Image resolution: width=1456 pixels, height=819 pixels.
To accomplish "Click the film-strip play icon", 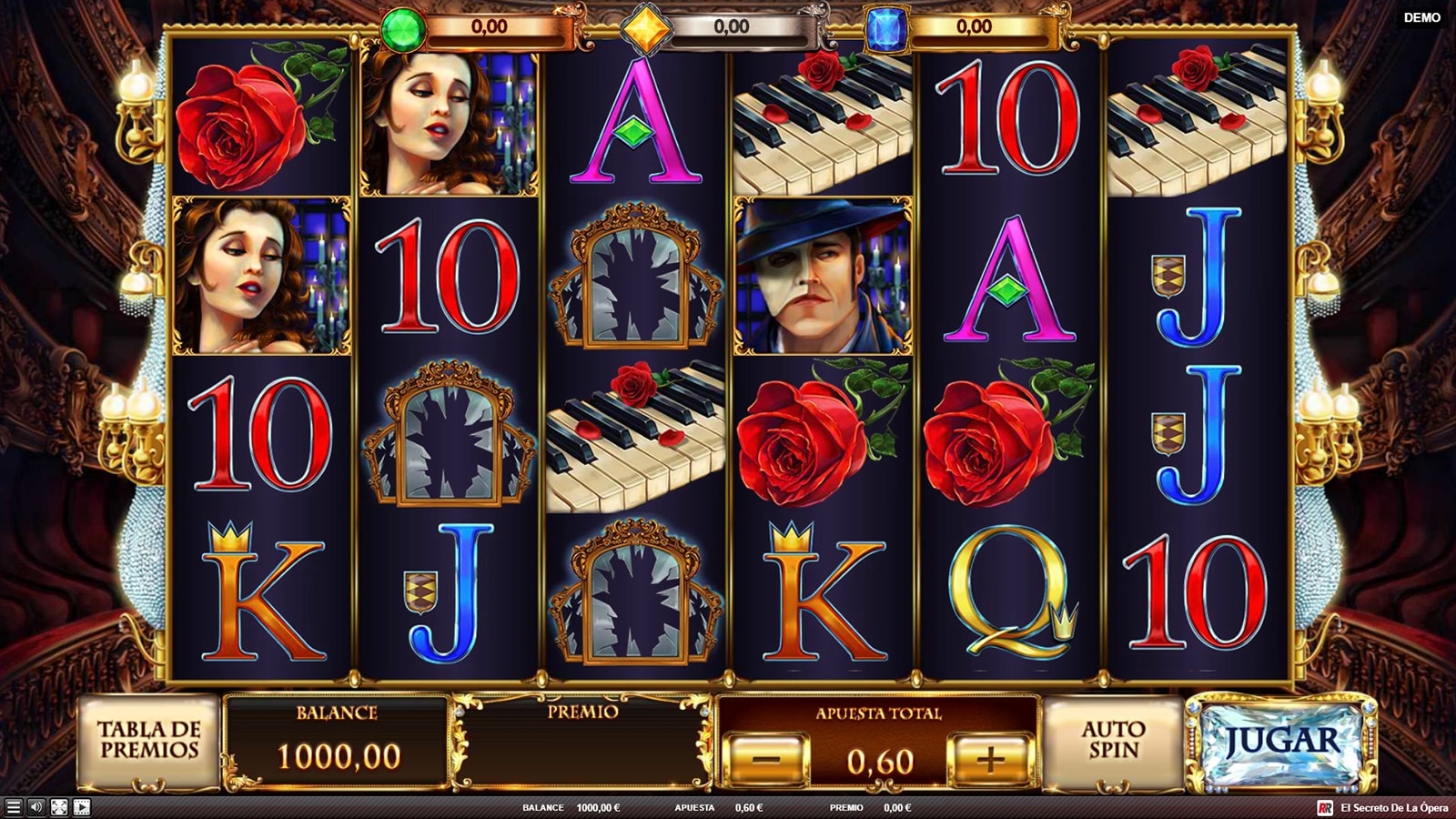I will 82,807.
